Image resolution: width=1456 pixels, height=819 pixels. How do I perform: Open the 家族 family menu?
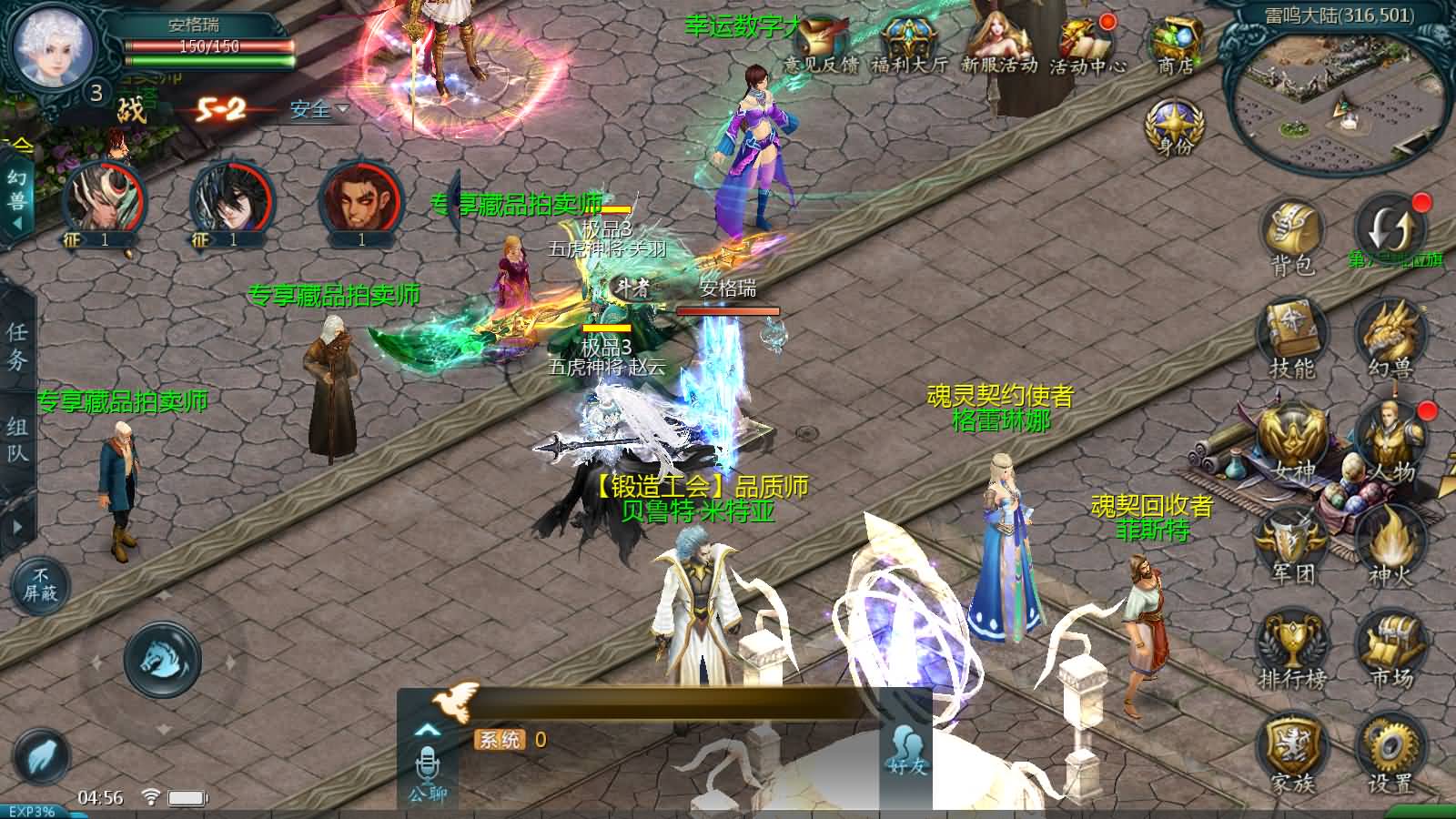pos(1292,752)
